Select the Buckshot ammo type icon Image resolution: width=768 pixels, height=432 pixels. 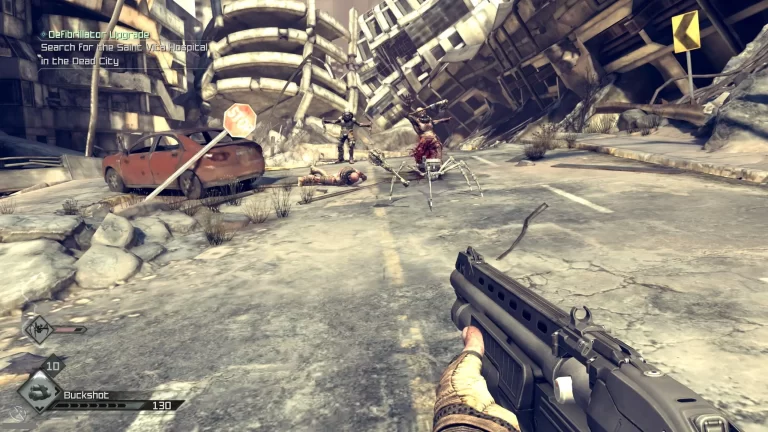[x=39, y=391]
